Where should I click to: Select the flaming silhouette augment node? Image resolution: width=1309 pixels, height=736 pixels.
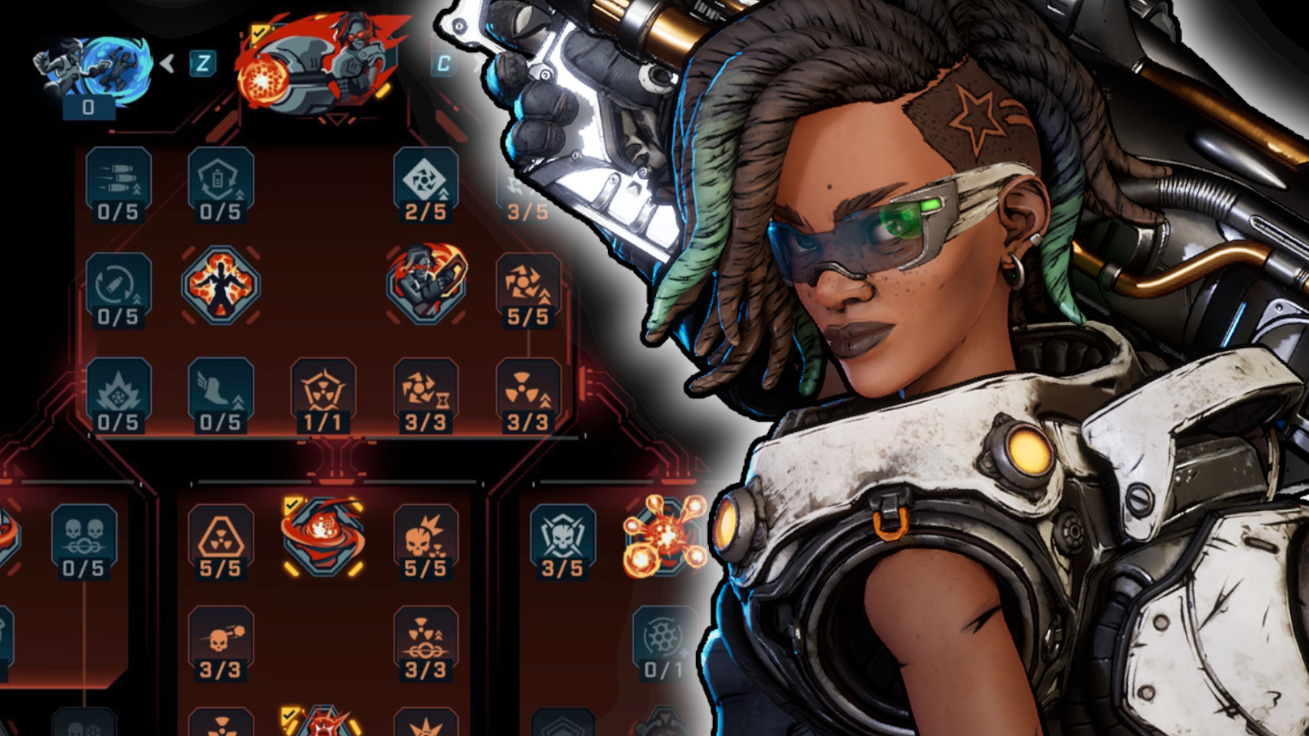[x=221, y=285]
